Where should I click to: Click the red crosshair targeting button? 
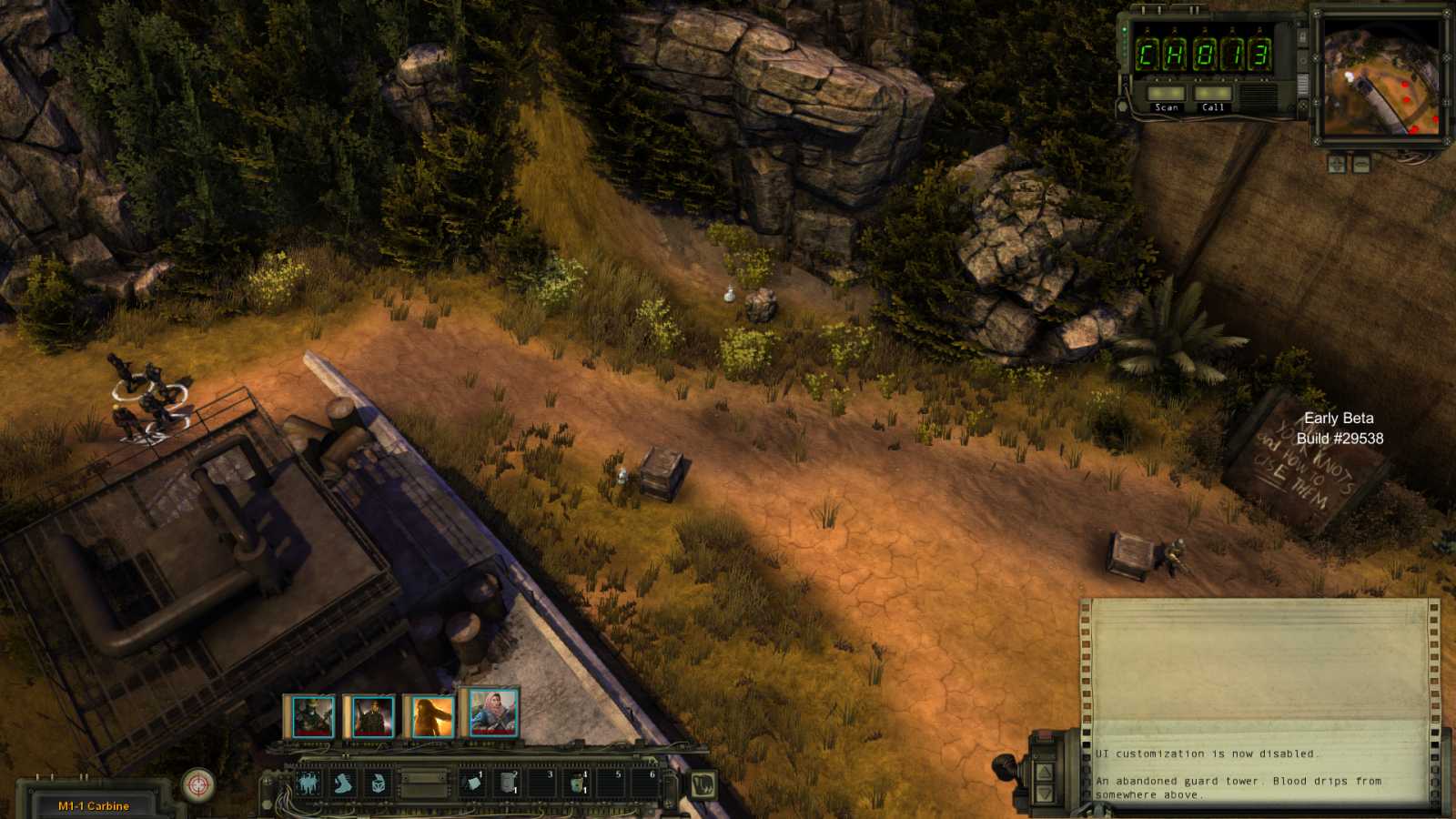198,784
